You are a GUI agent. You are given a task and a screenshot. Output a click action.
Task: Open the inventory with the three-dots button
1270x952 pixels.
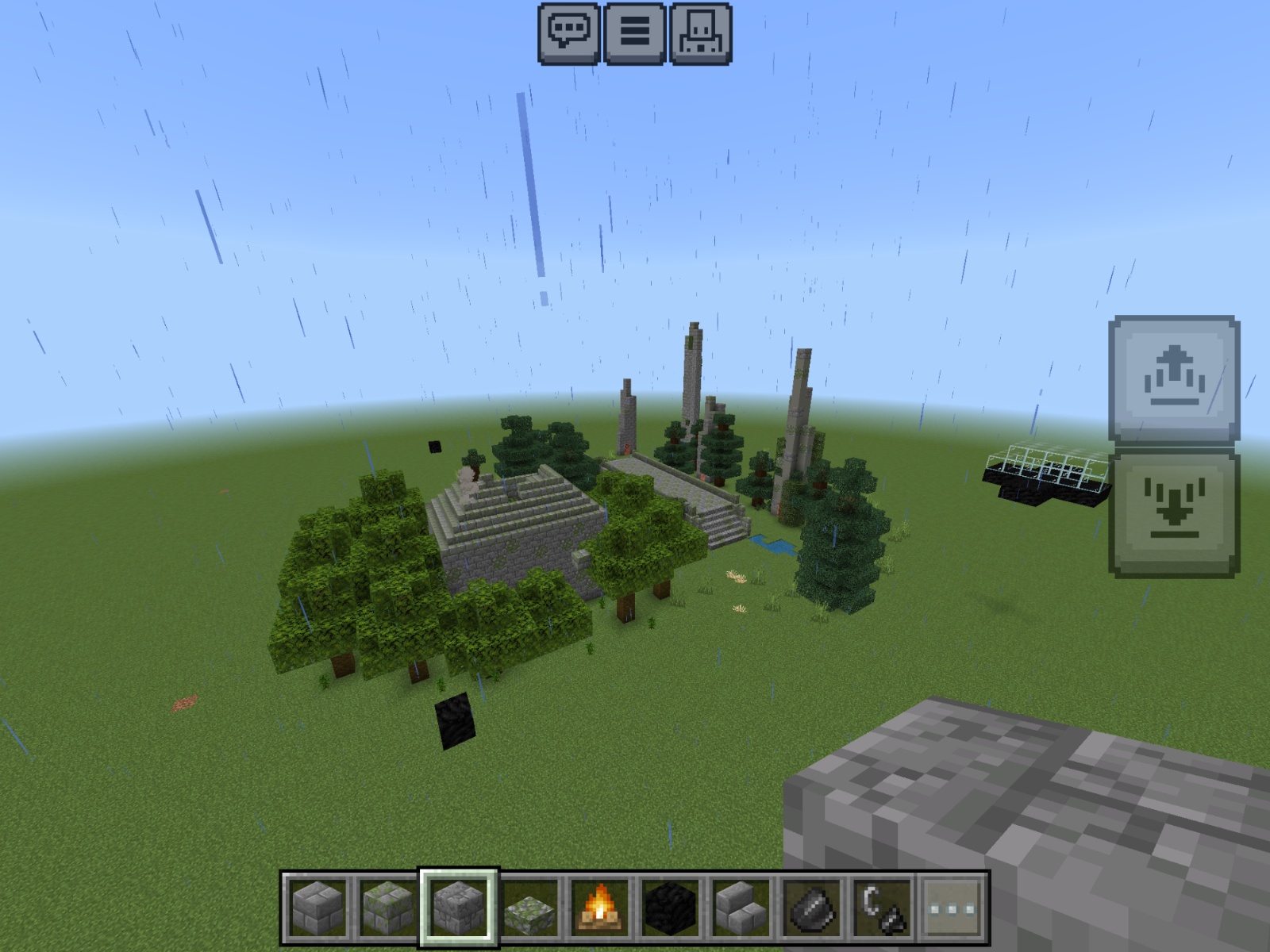pyautogui.click(x=952, y=908)
